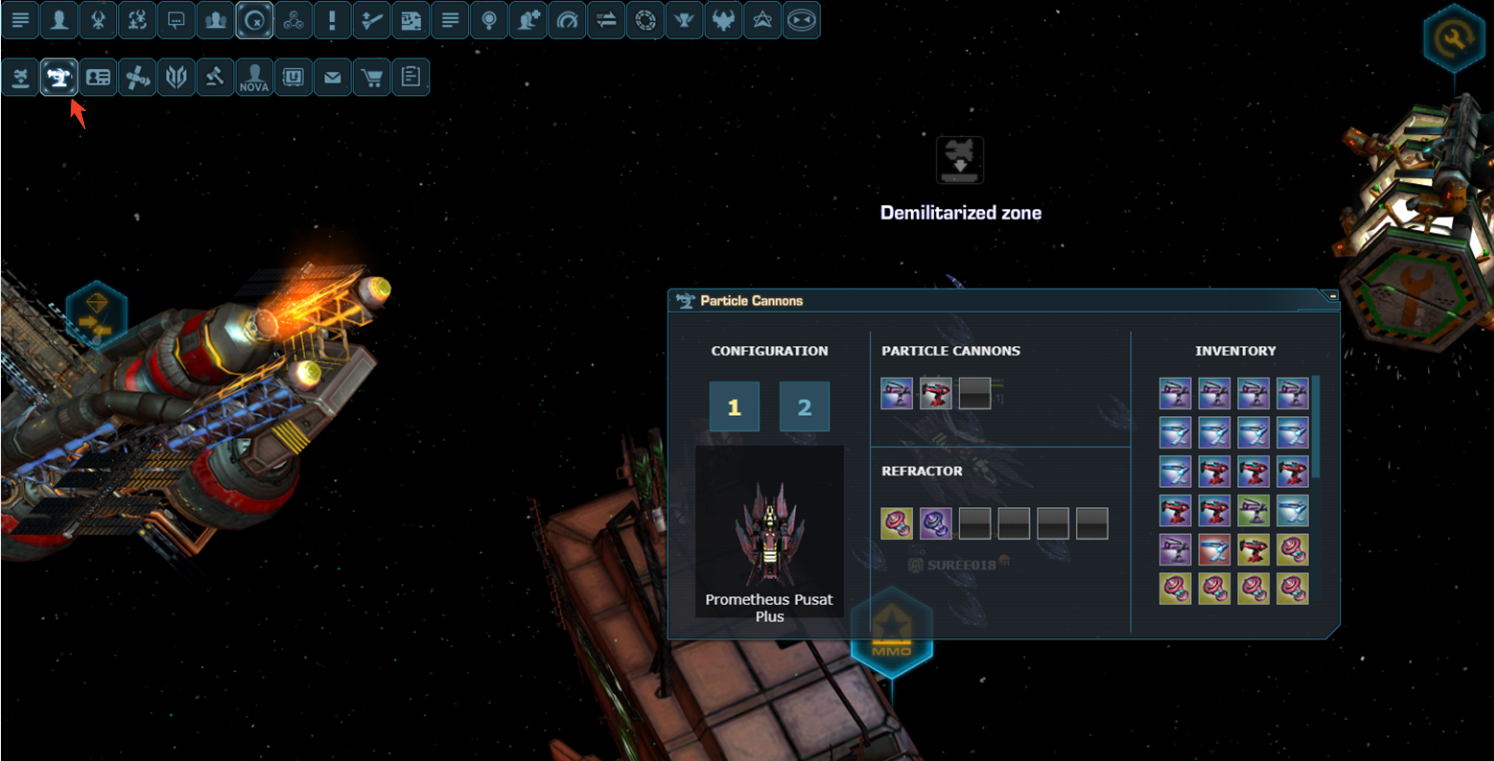Click the wrench repair hexagon button

(x=1453, y=38)
